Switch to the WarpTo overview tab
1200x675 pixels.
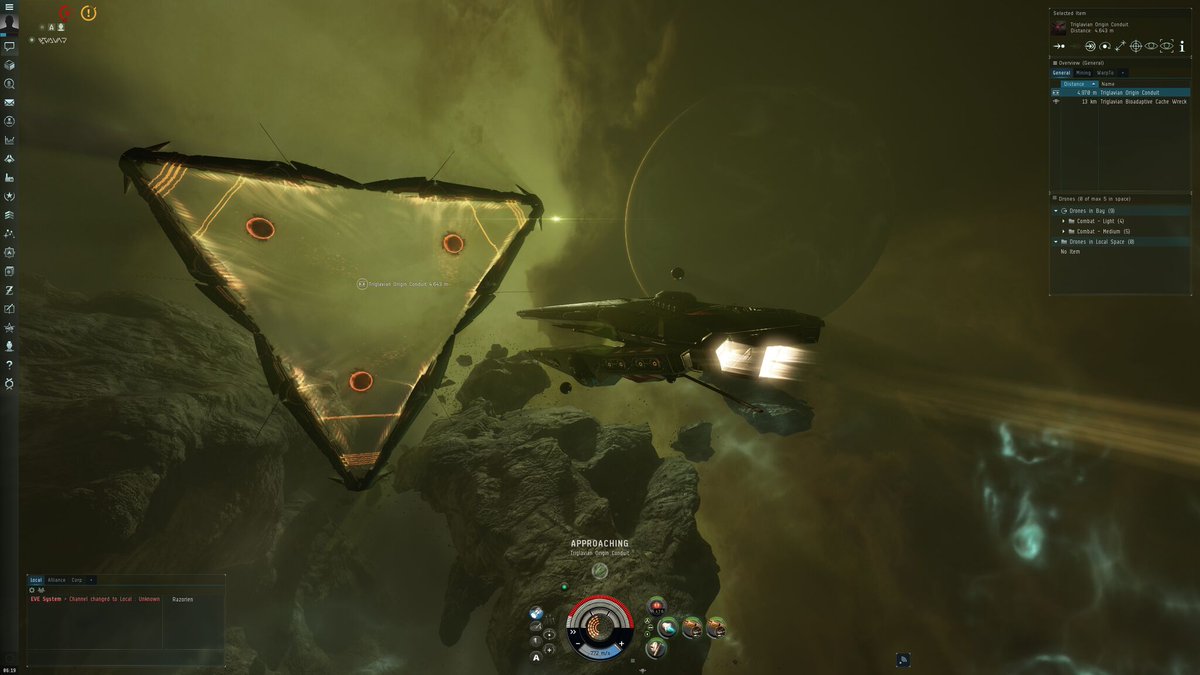click(x=1105, y=73)
